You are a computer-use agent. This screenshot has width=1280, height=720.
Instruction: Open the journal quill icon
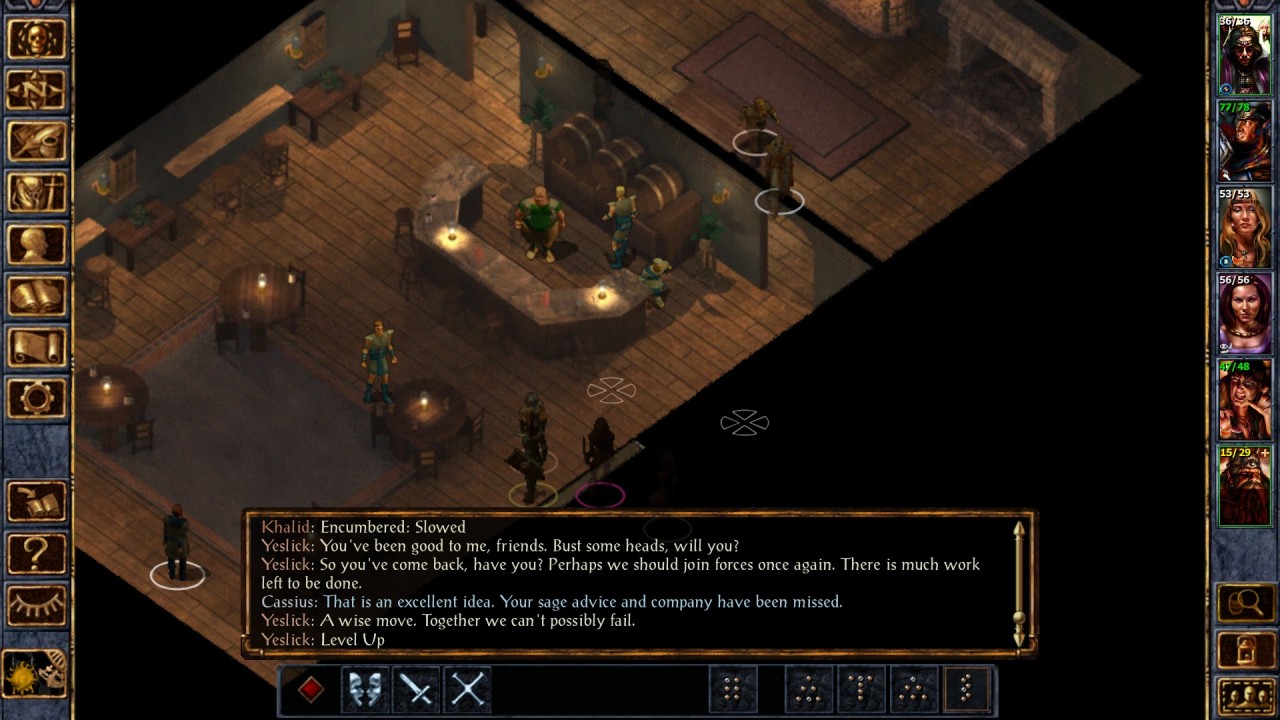pos(38,141)
